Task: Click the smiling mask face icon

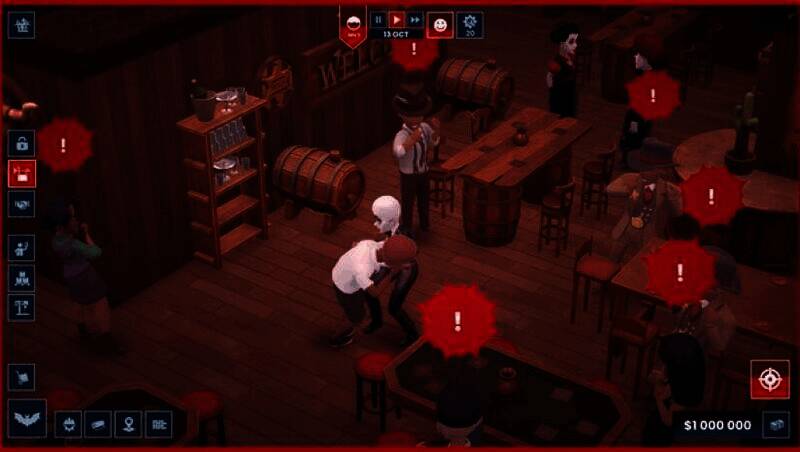Action: [440, 24]
